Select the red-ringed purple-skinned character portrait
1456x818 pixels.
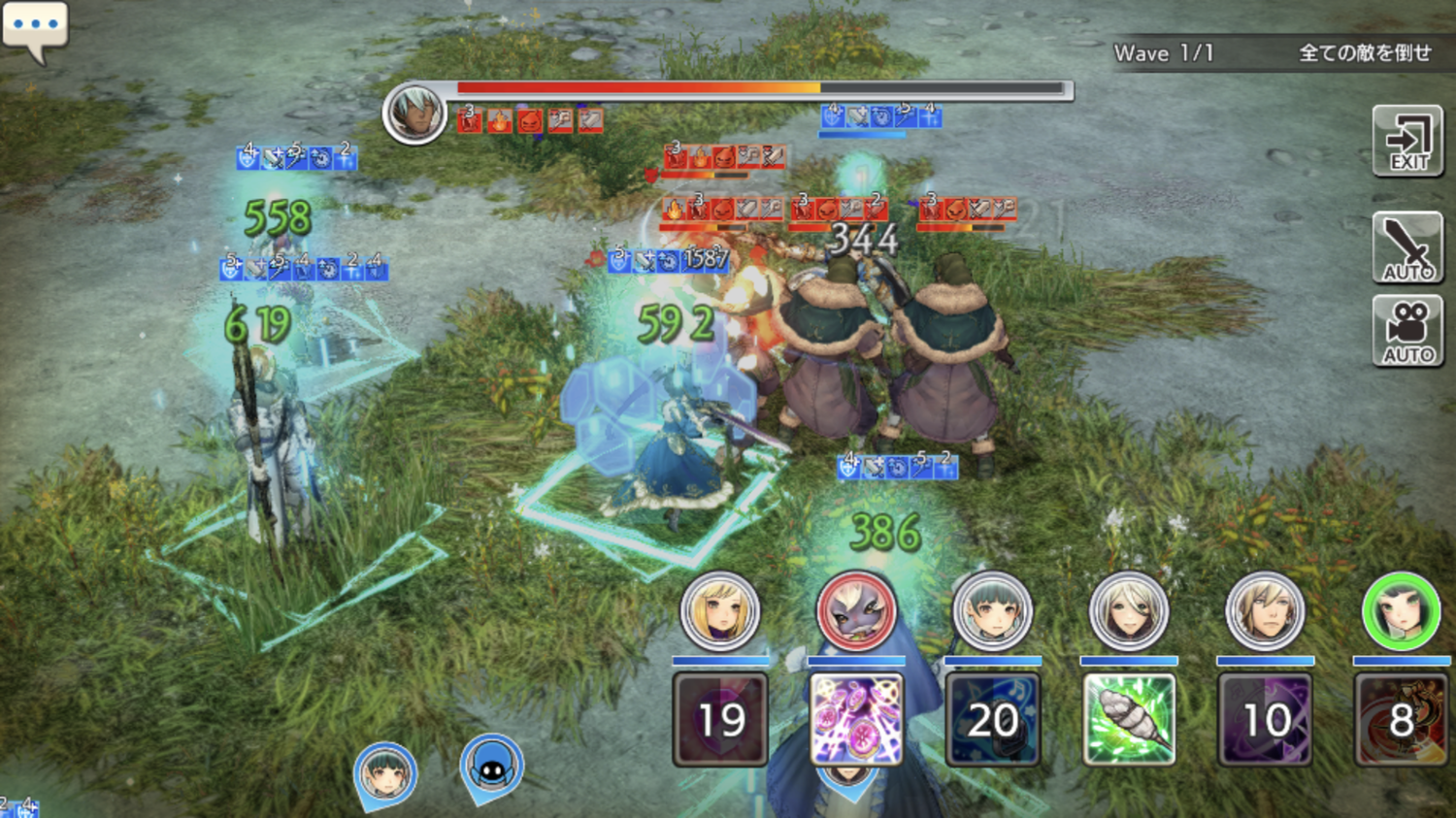[856, 611]
